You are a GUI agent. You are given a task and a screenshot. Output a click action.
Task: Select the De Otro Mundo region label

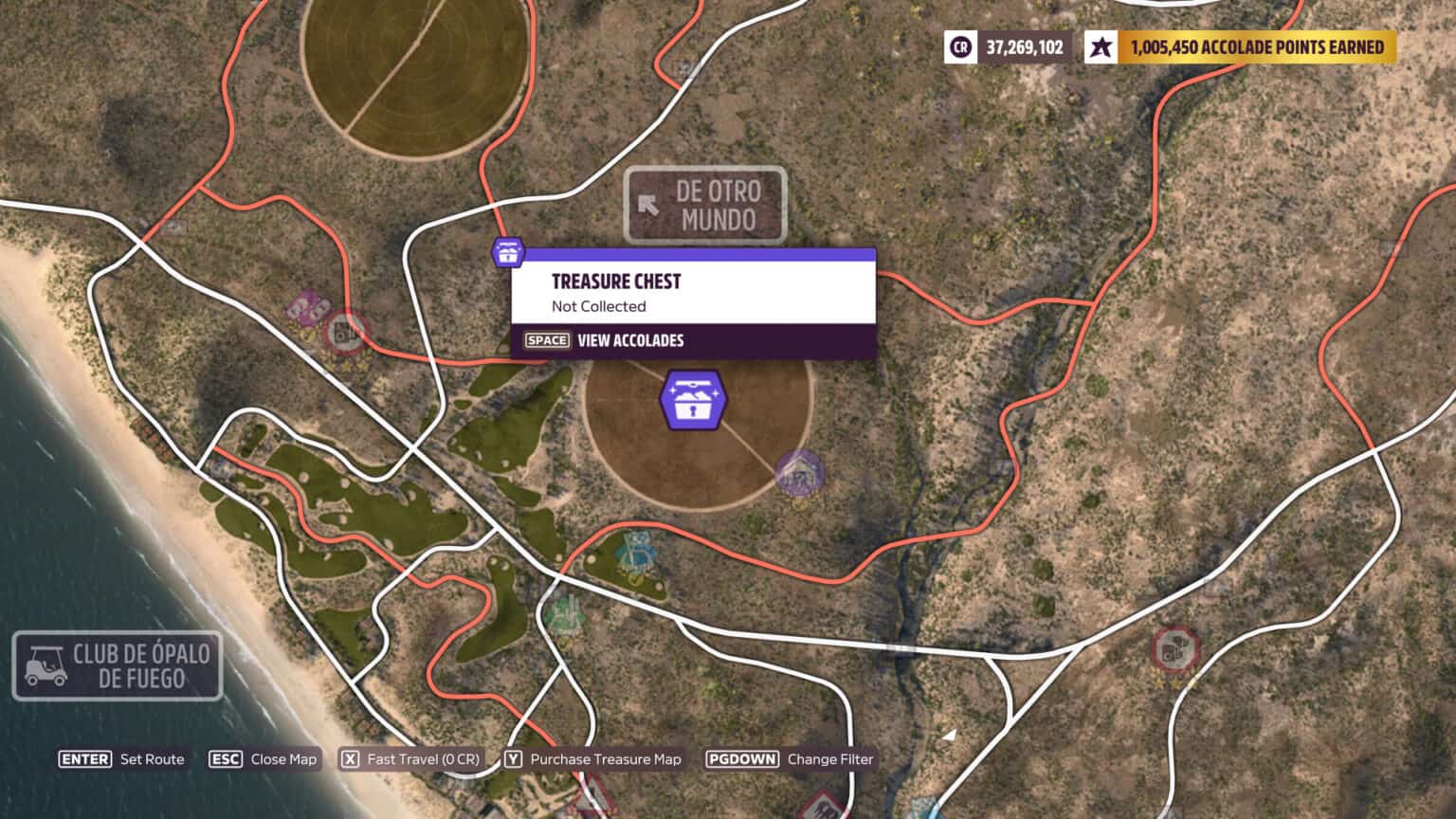click(x=717, y=206)
